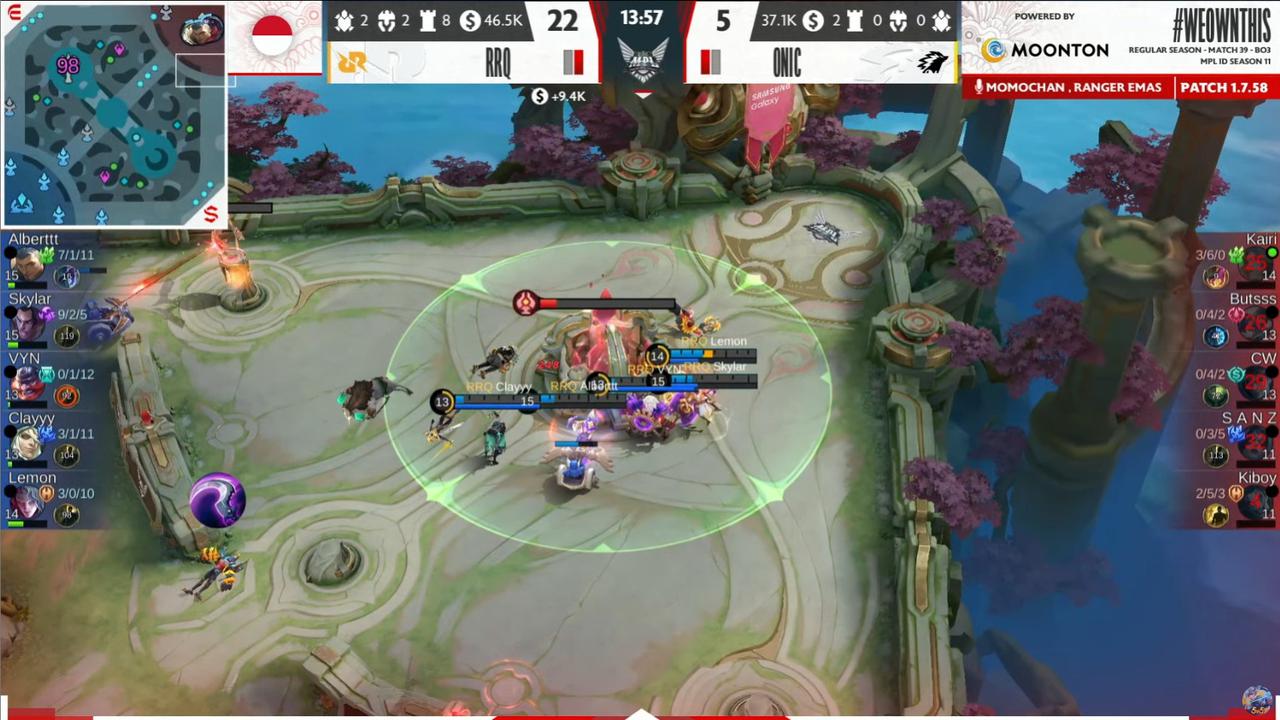Screen dimensions: 1280x720
Task: Toggle VYN's disabled battle spell indicator
Action: 46,373
